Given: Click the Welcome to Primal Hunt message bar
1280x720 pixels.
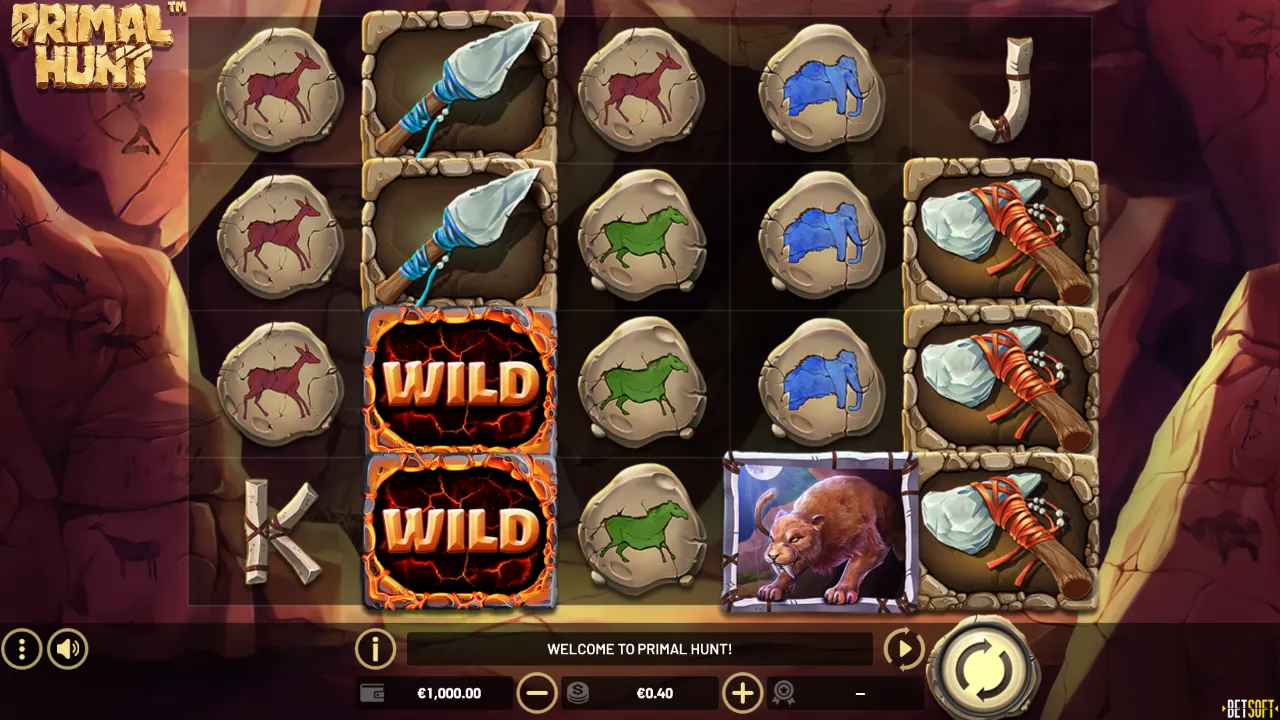Looking at the screenshot, I should click(640, 649).
